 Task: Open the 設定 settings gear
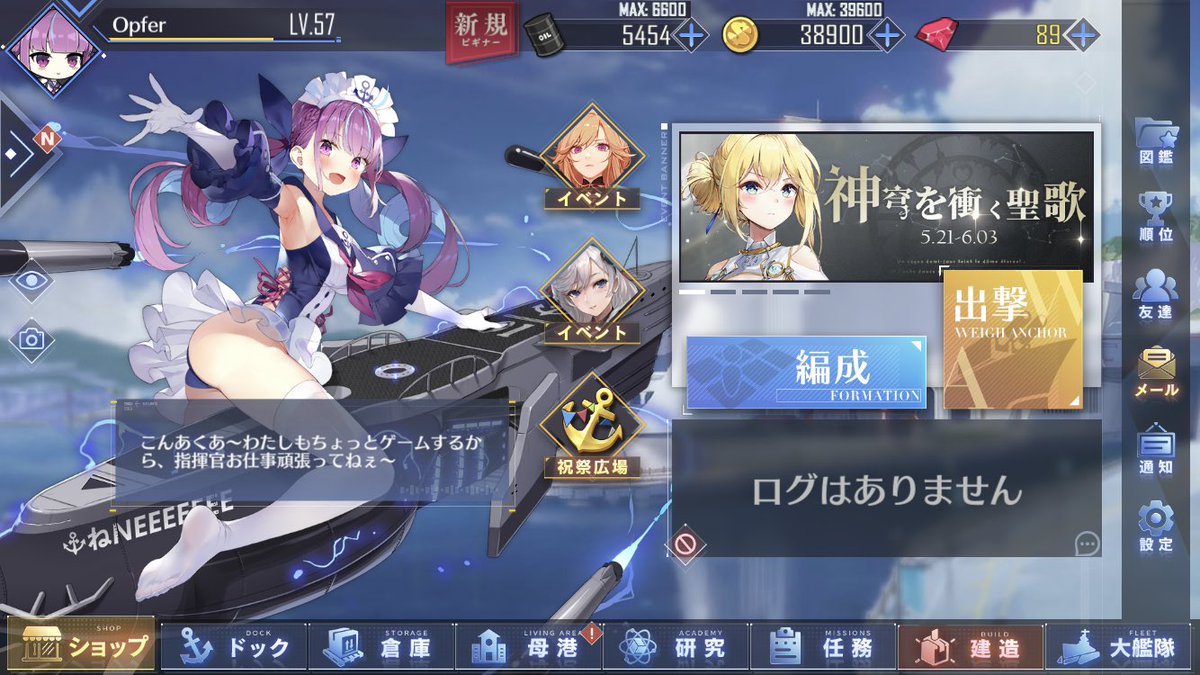1156,526
